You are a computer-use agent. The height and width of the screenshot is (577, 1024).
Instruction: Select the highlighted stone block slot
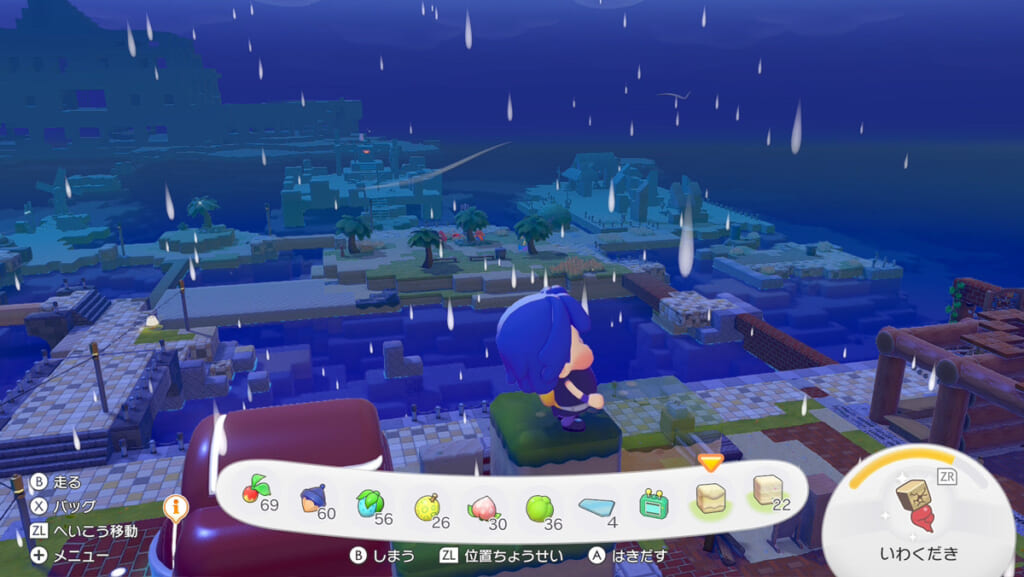[x=710, y=497]
